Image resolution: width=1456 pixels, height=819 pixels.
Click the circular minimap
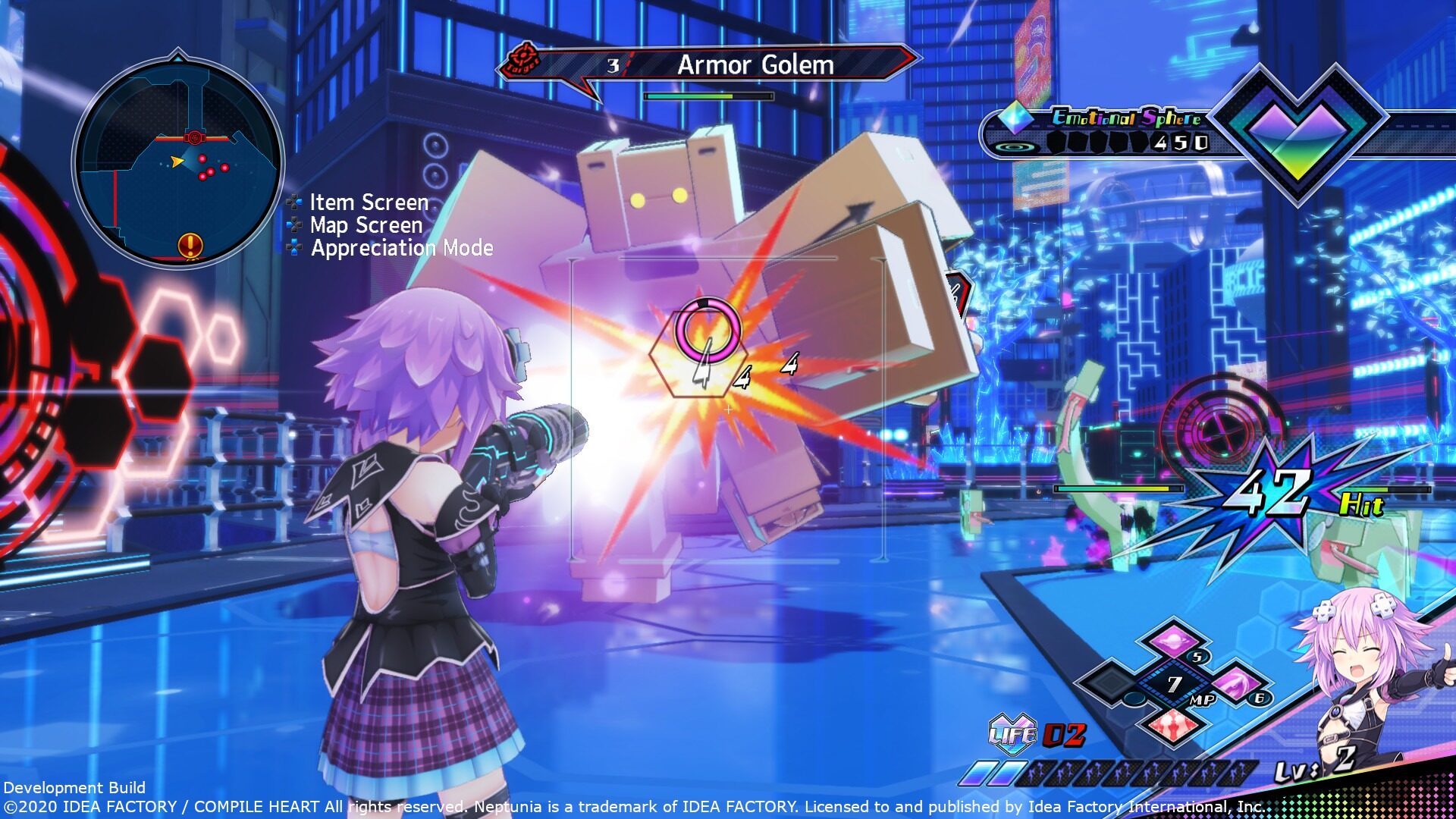[x=178, y=162]
